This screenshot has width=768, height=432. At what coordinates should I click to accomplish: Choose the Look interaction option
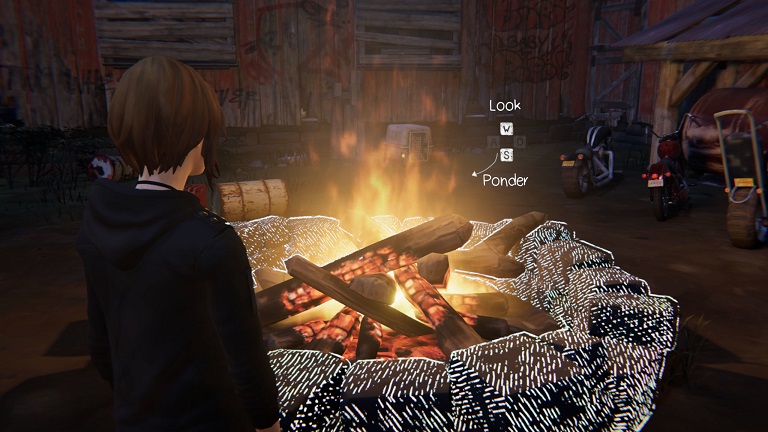point(505,105)
